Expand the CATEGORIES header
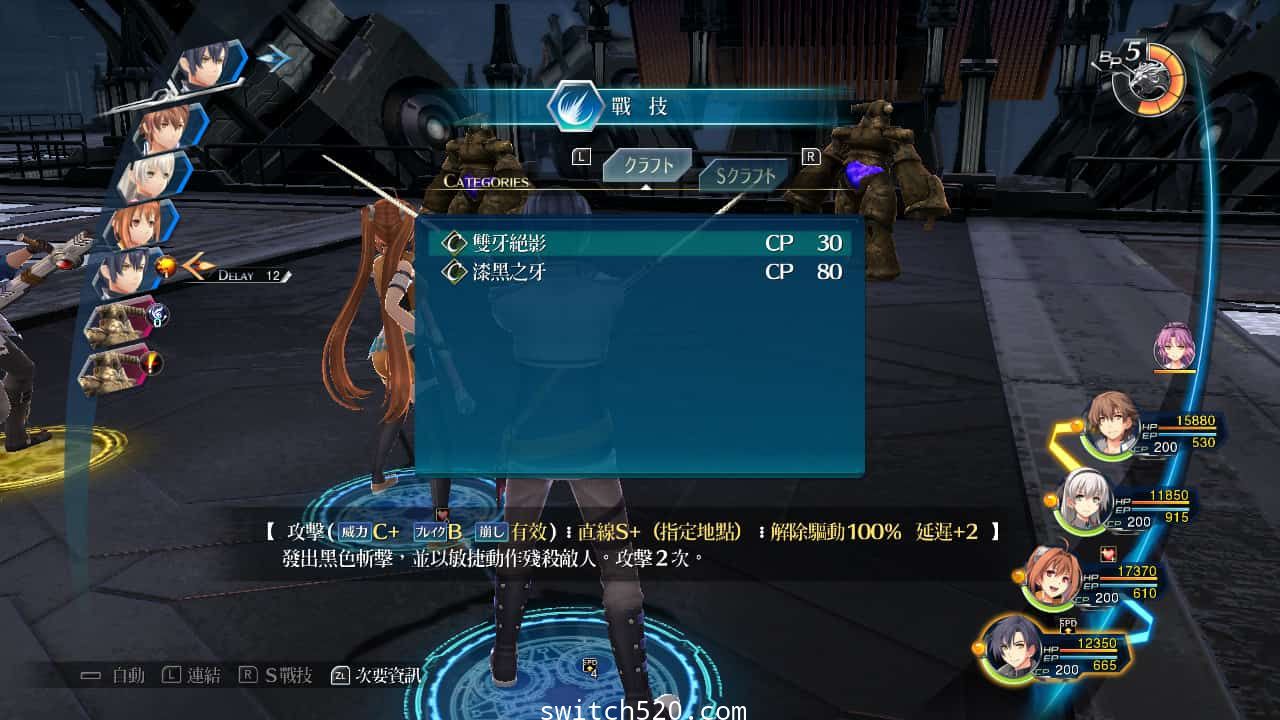Viewport: 1280px width, 720px height. point(486,182)
